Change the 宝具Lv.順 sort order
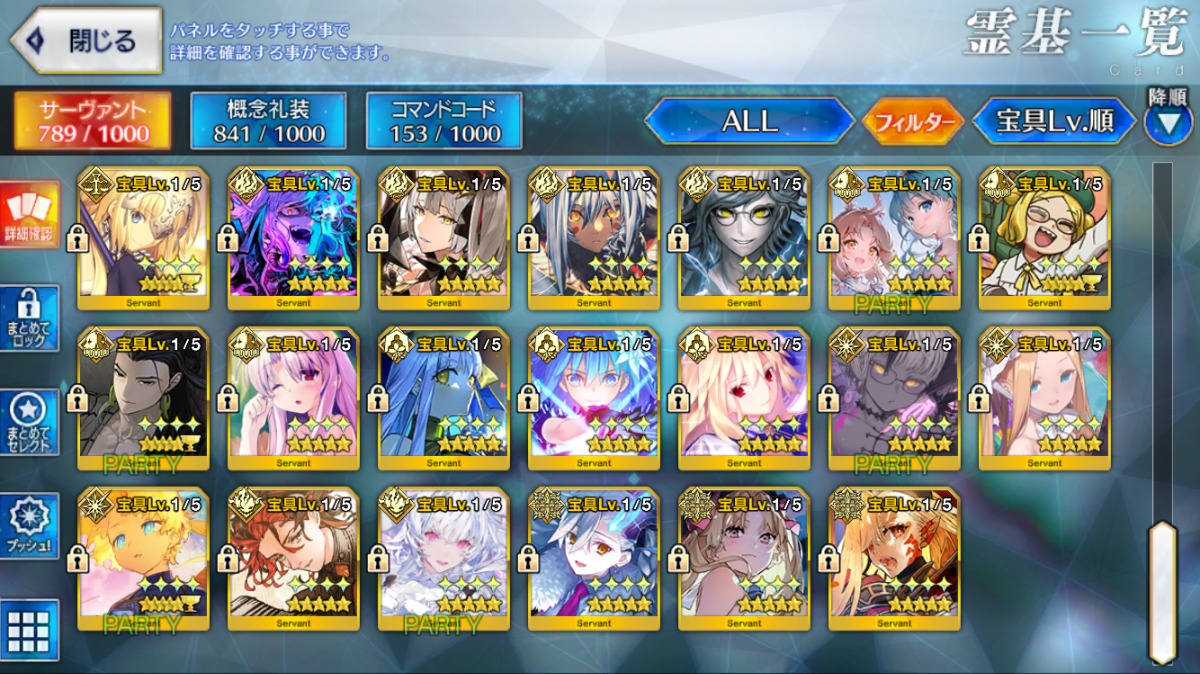 click(x=1054, y=121)
